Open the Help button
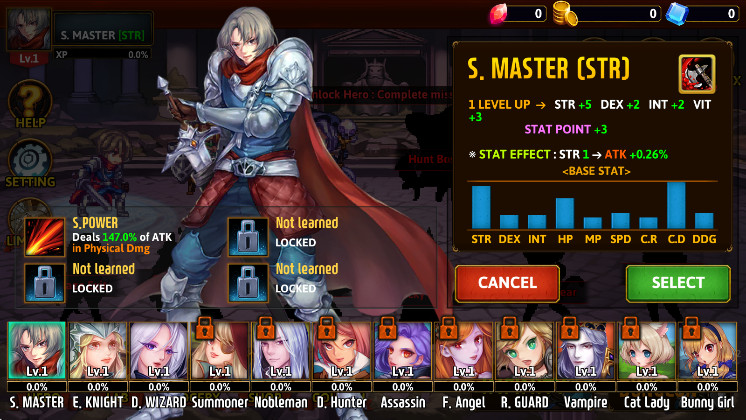 (30, 104)
